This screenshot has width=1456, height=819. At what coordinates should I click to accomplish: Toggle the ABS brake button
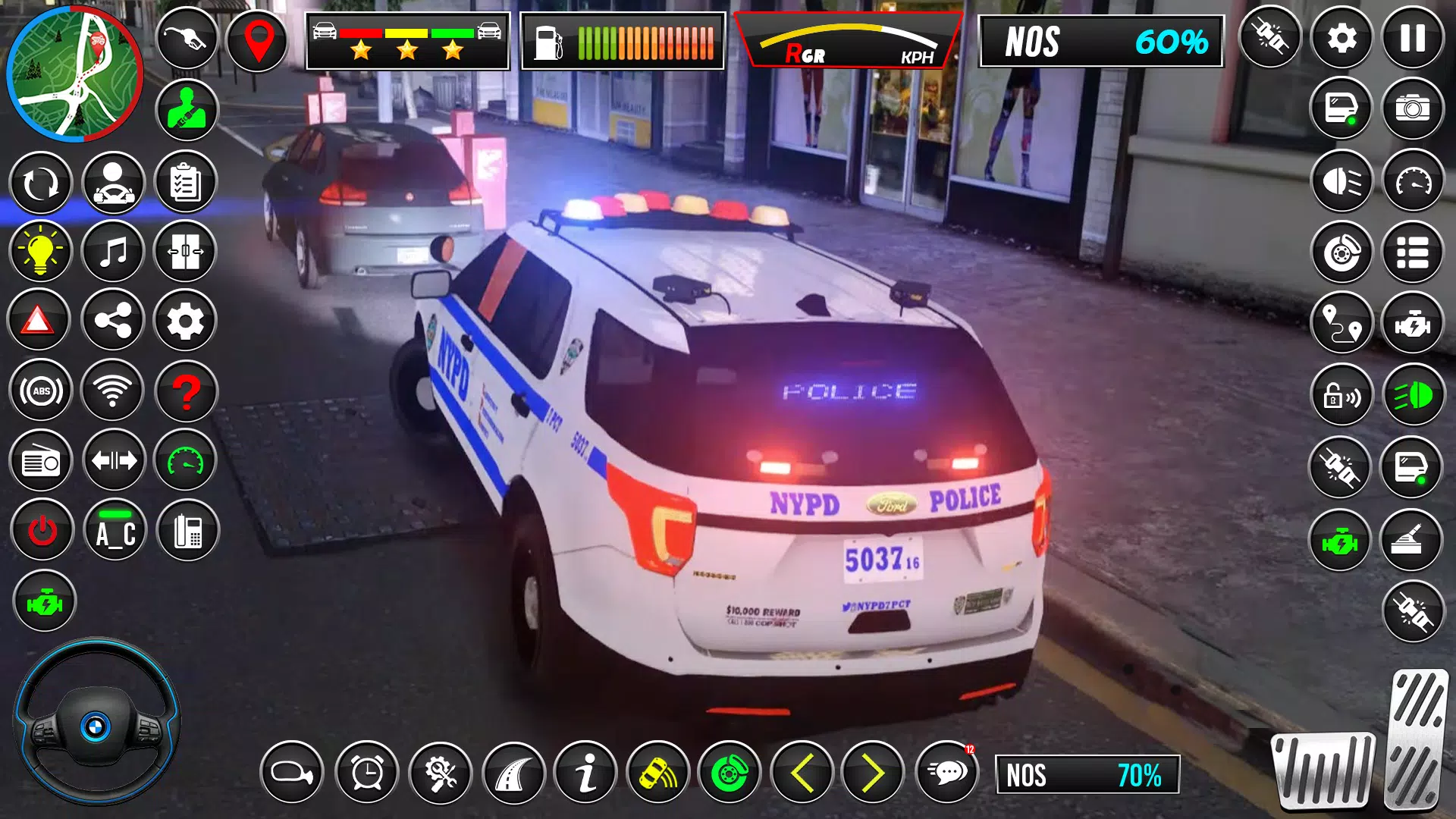click(x=41, y=391)
